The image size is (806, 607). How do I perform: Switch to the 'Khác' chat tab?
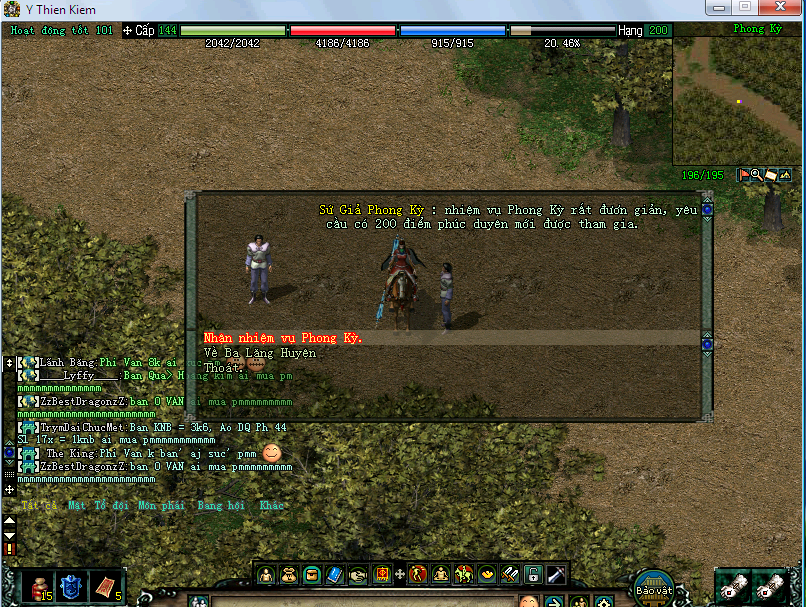pos(271,506)
